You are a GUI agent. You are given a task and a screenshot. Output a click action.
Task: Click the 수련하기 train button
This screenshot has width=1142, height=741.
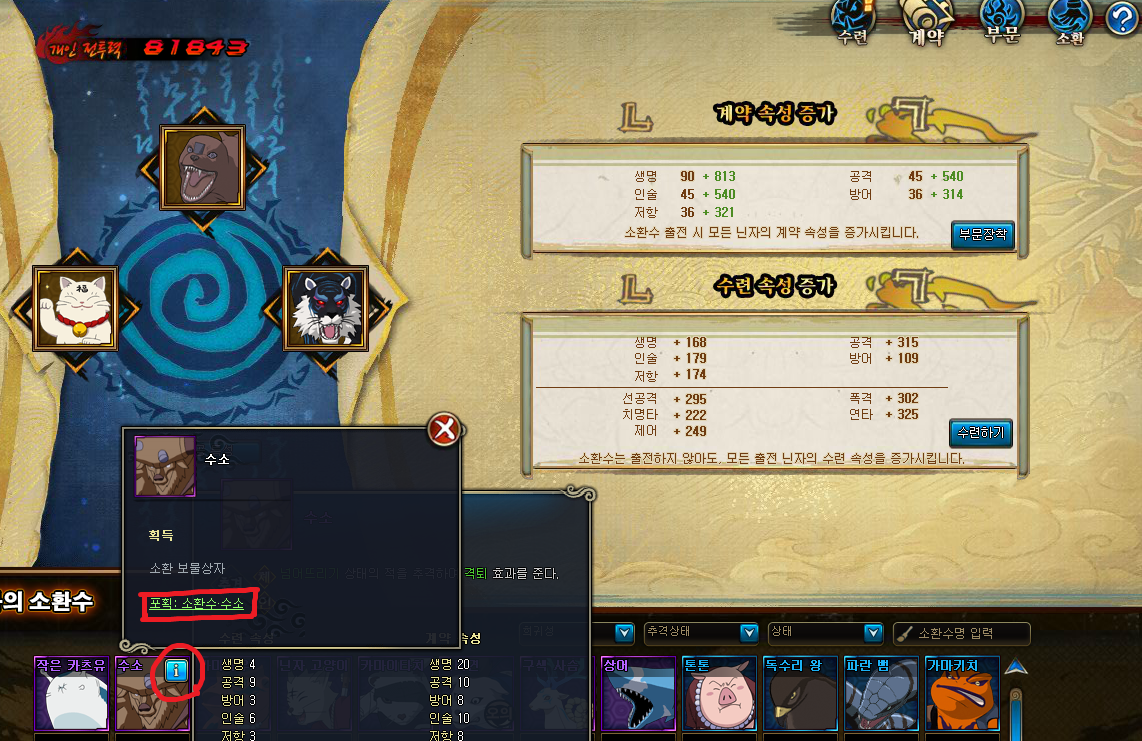point(980,433)
